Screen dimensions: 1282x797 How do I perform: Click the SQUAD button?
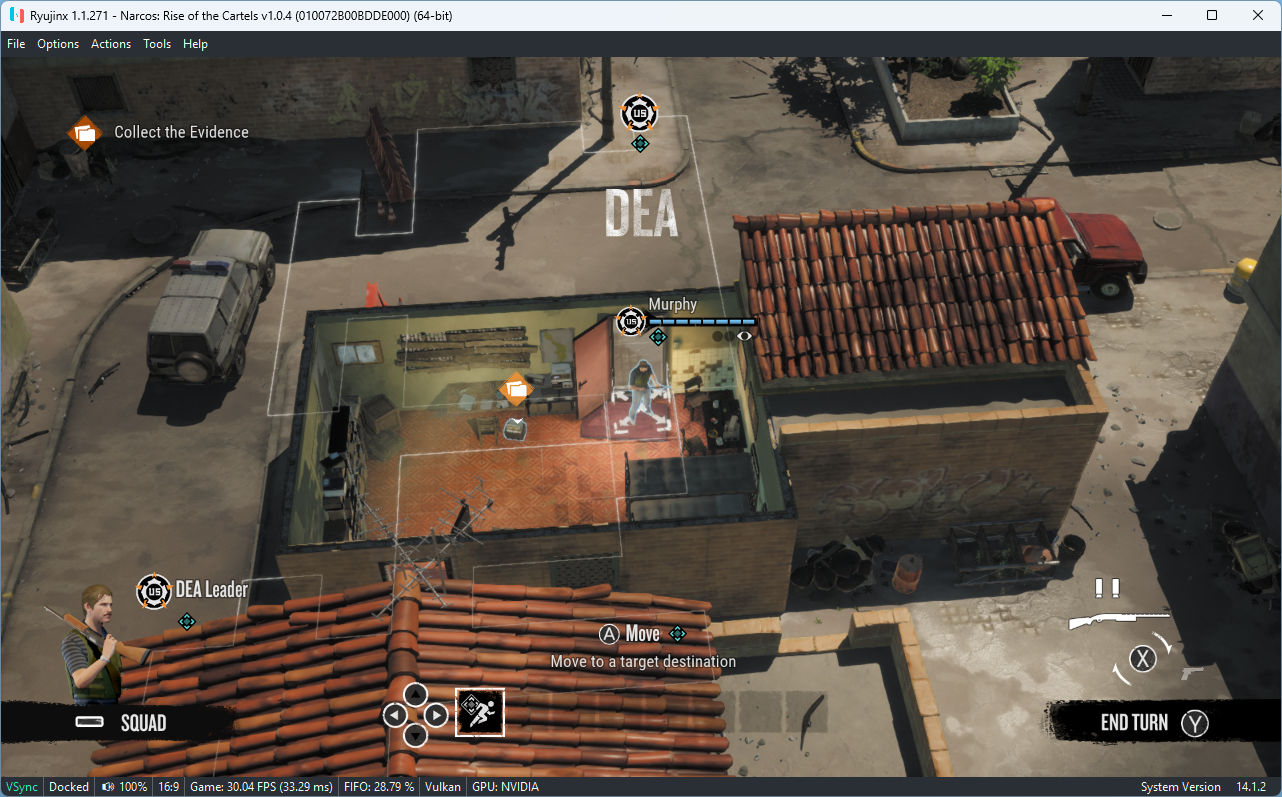pos(120,722)
